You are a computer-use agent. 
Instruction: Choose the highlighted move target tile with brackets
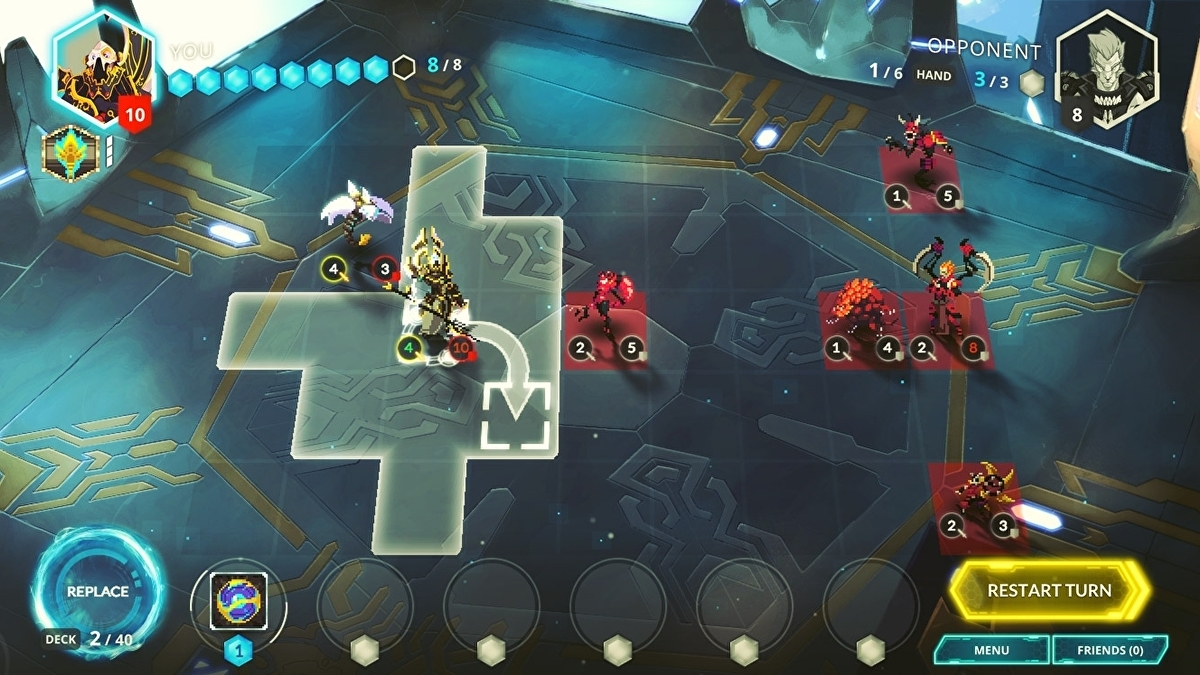click(x=516, y=414)
